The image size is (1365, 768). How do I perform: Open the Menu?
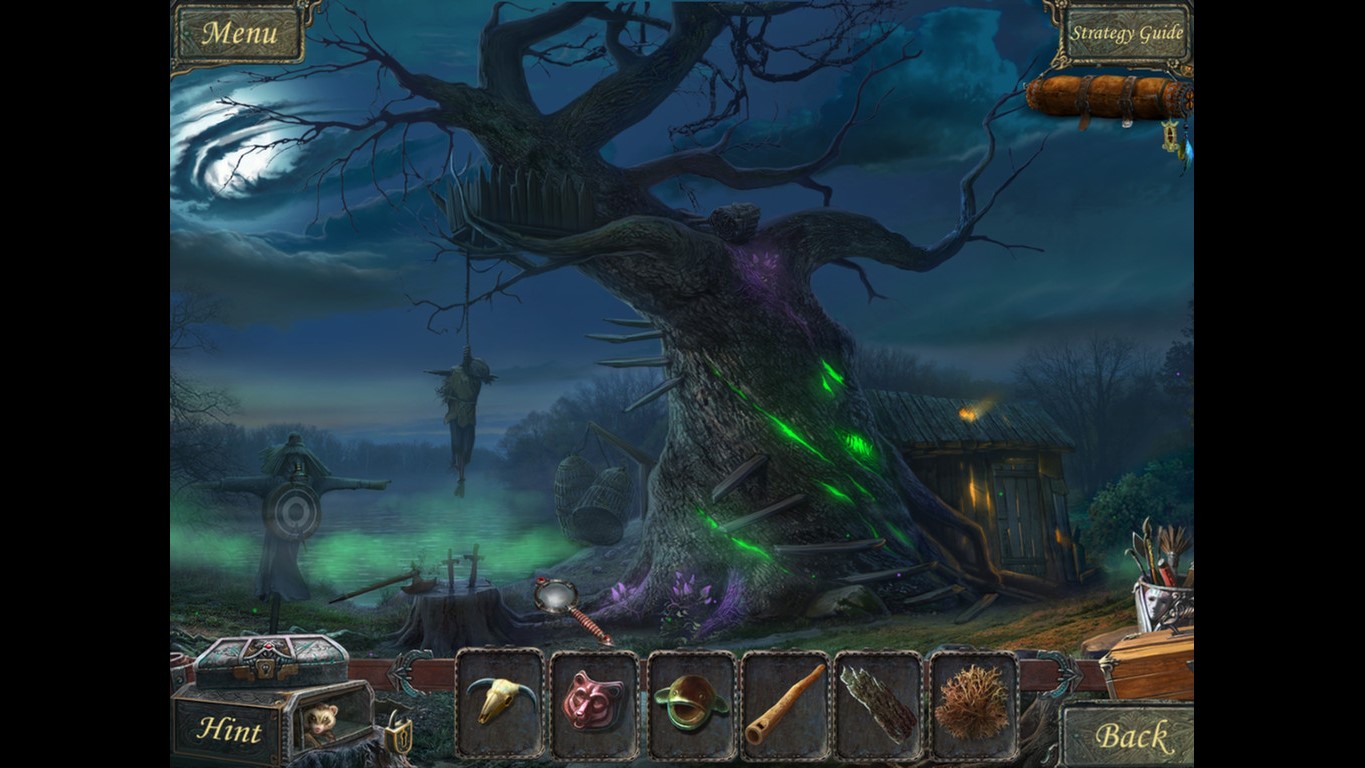point(240,32)
